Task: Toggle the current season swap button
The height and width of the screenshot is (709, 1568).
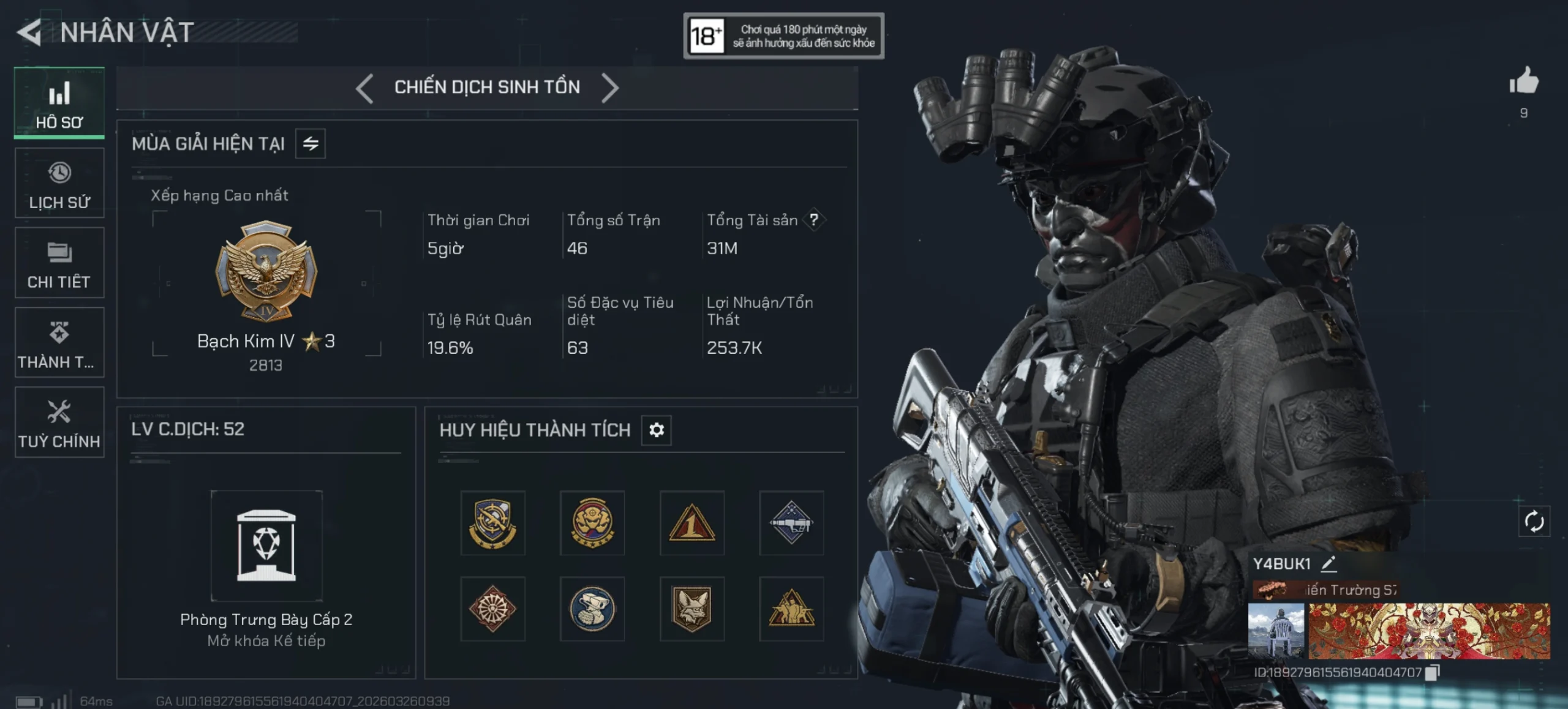Action: click(x=311, y=144)
